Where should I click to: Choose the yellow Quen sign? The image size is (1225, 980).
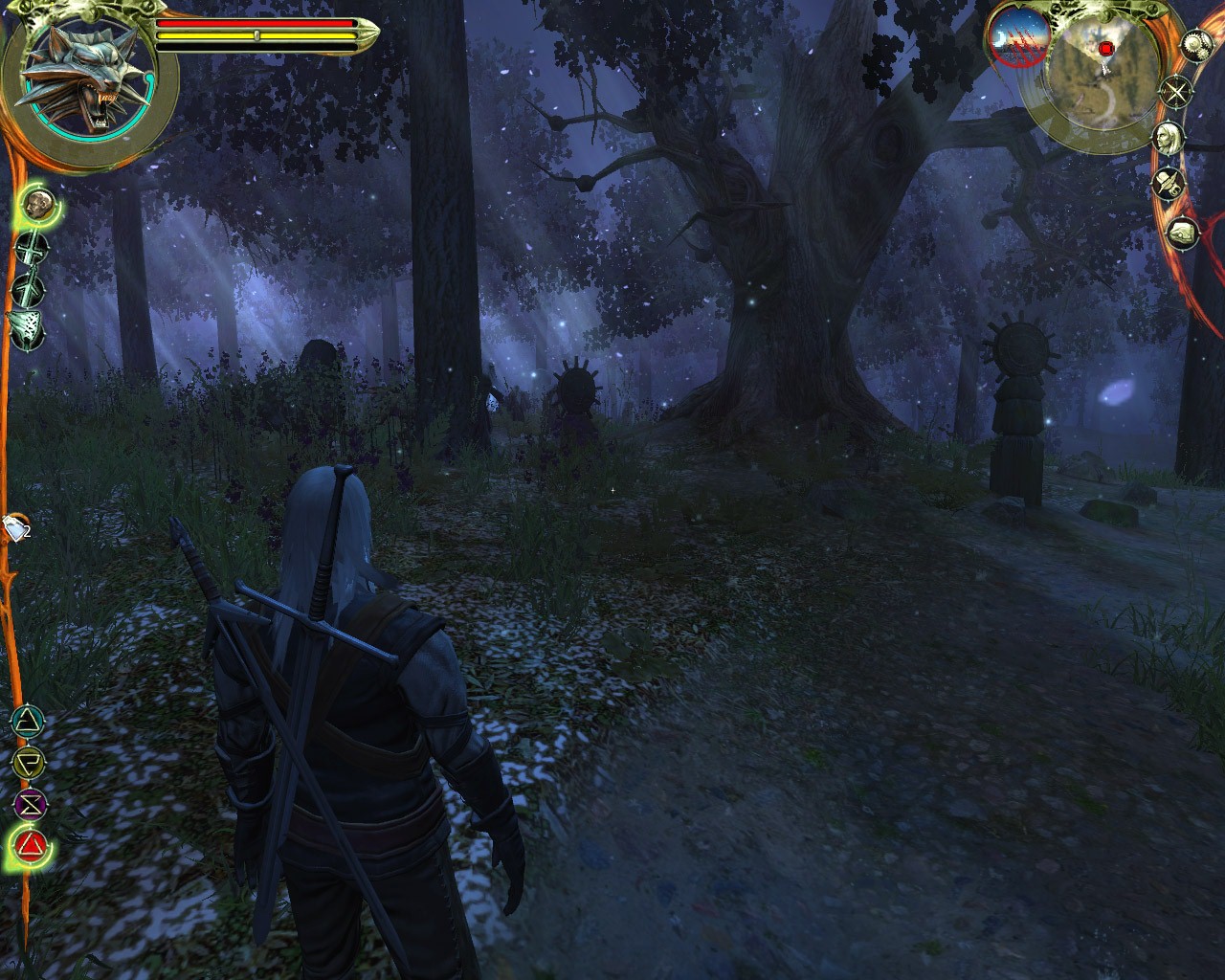30,763
